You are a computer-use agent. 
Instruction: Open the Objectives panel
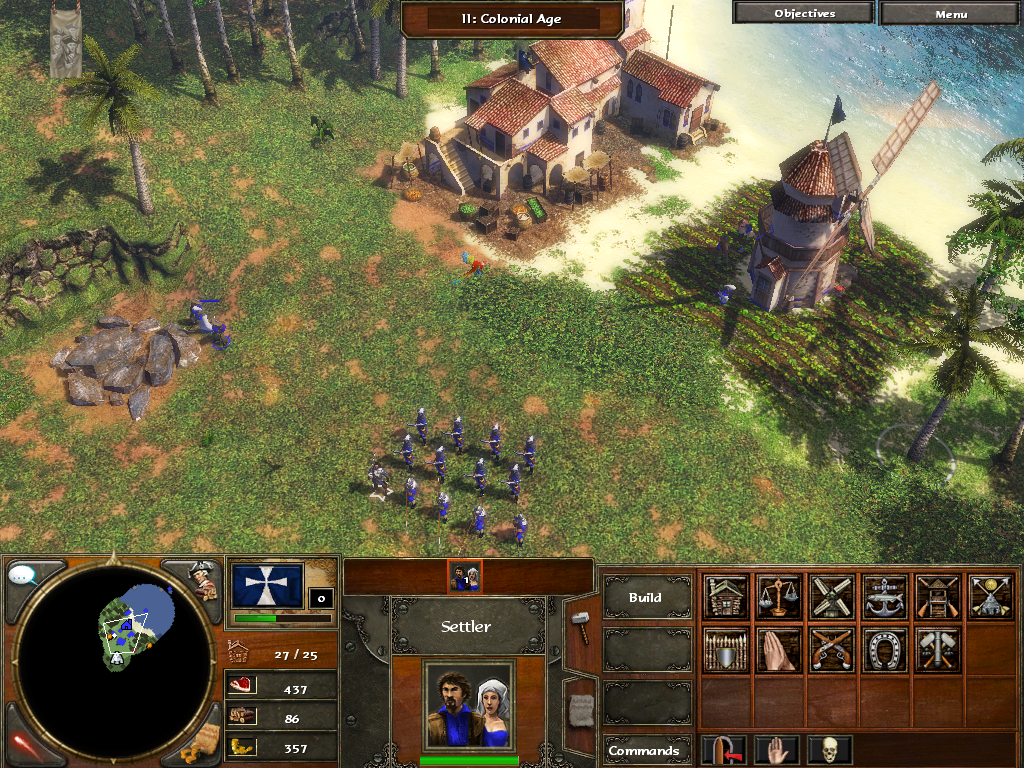(804, 14)
